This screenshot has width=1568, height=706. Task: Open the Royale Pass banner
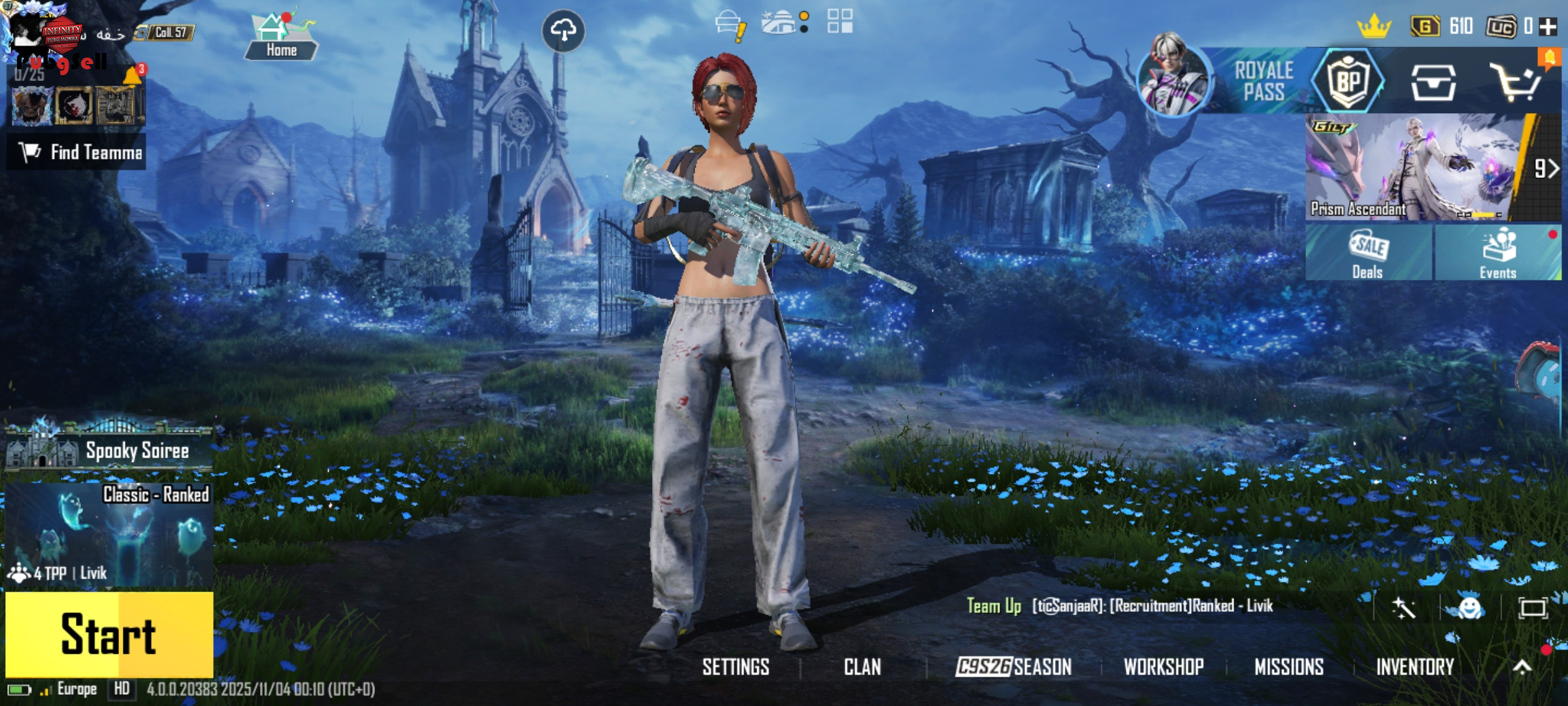point(1263,81)
